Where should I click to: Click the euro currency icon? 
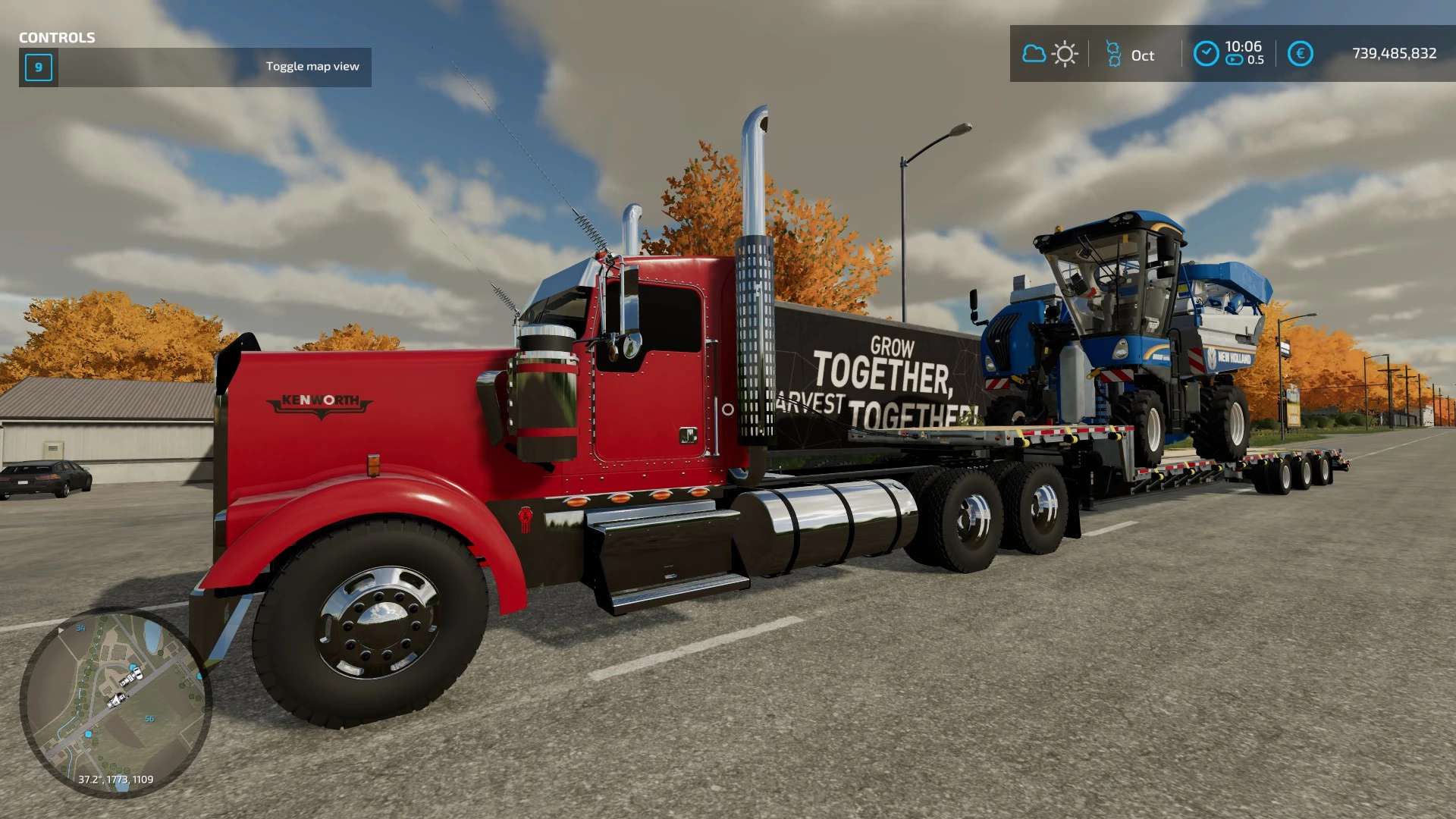[1300, 54]
